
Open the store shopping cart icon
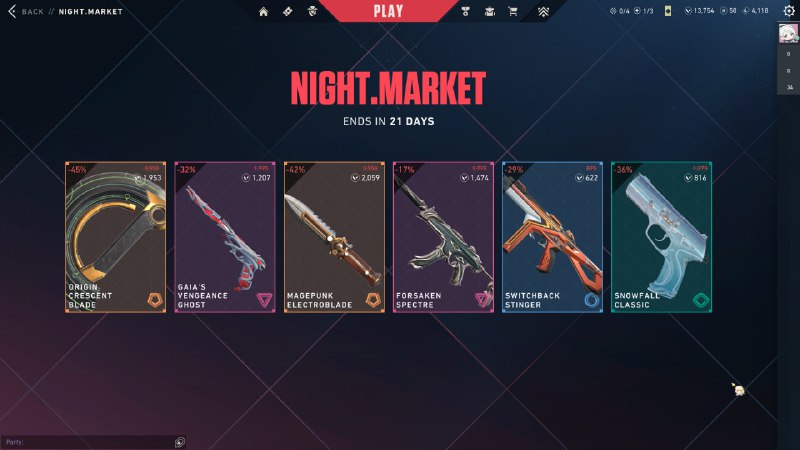(x=513, y=12)
